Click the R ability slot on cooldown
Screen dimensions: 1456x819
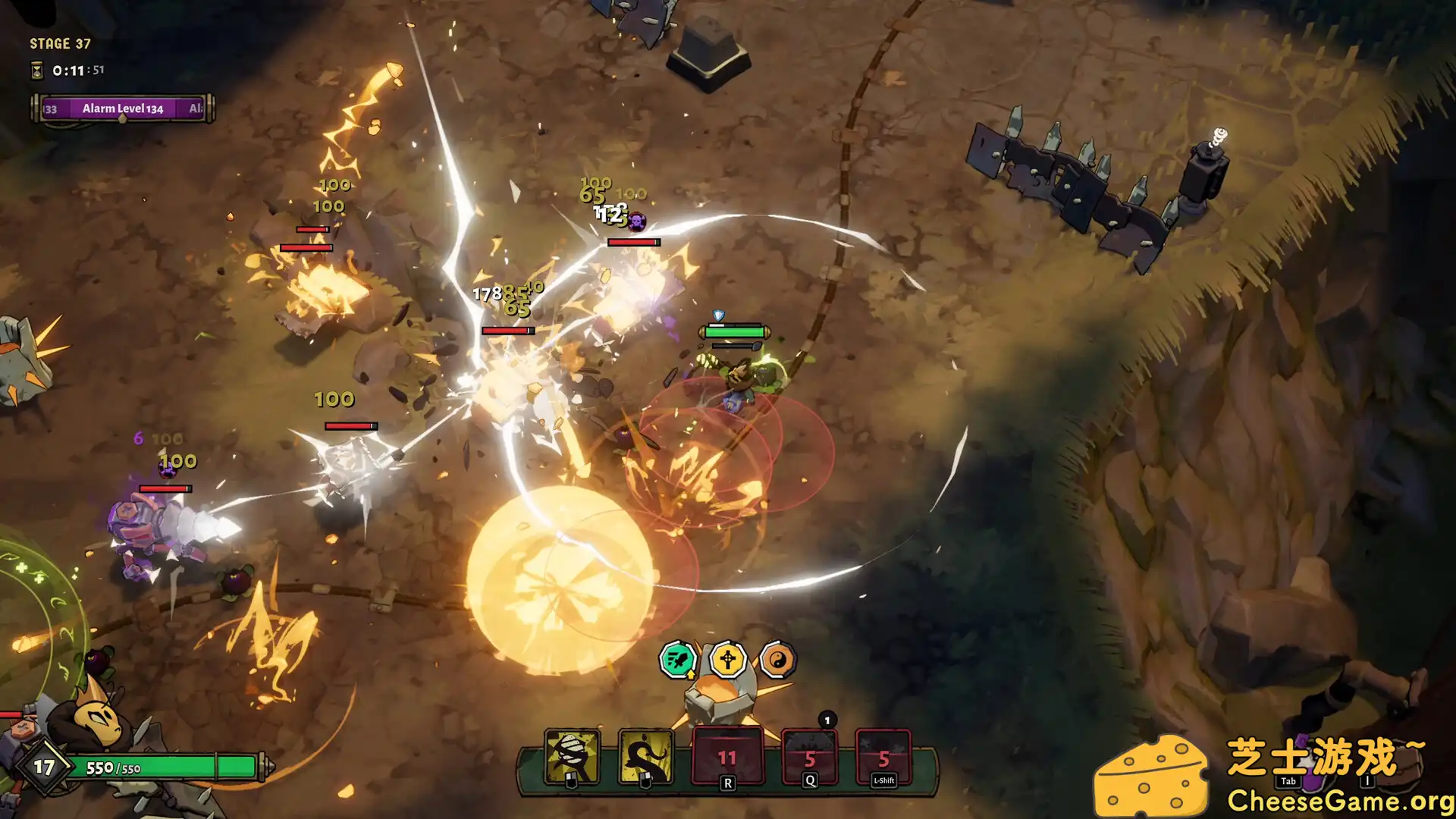(x=727, y=757)
